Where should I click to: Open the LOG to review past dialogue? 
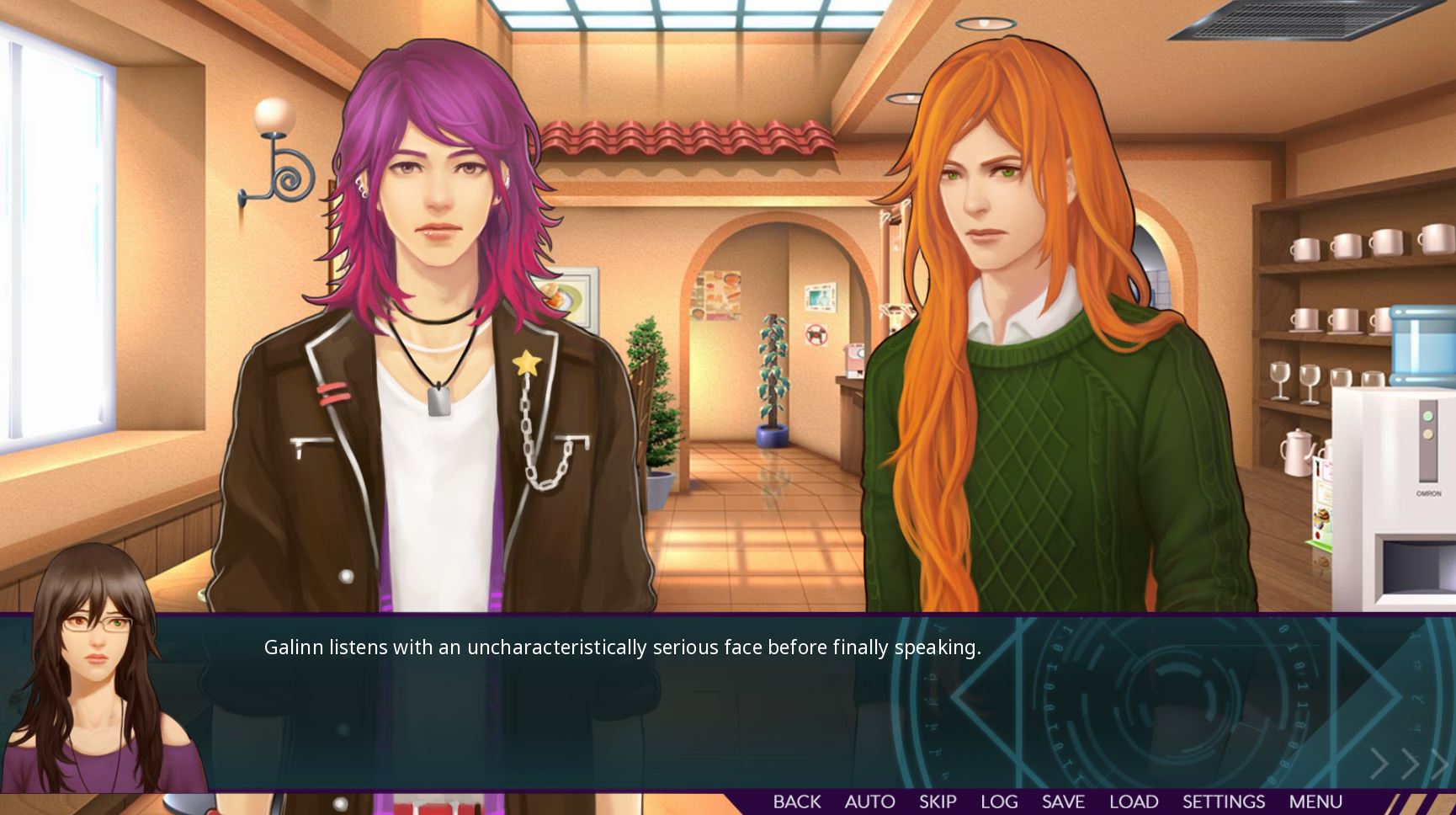(x=1001, y=802)
